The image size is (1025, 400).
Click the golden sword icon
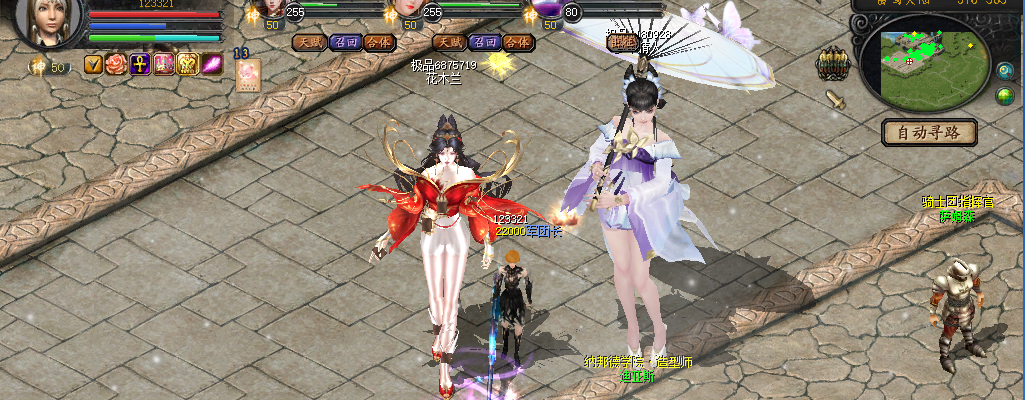(x=835, y=99)
